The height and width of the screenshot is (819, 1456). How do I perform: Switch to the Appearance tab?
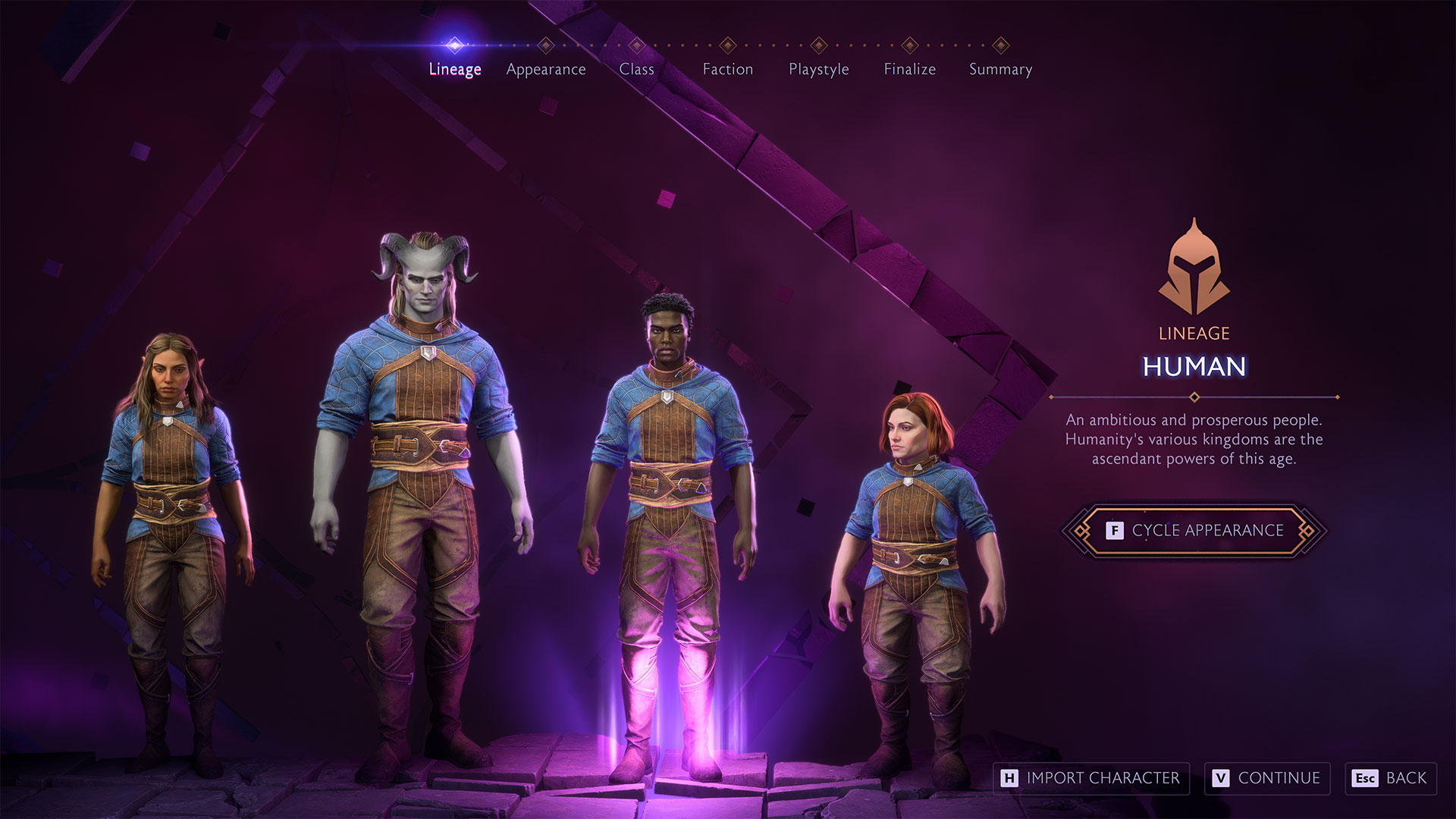[x=547, y=69]
